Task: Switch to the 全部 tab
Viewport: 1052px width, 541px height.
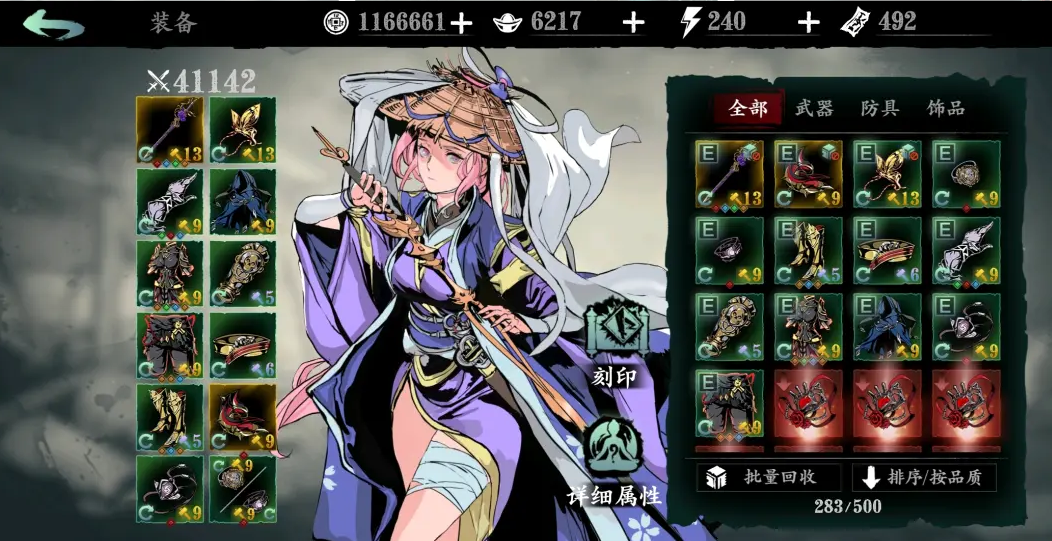Action: point(748,108)
